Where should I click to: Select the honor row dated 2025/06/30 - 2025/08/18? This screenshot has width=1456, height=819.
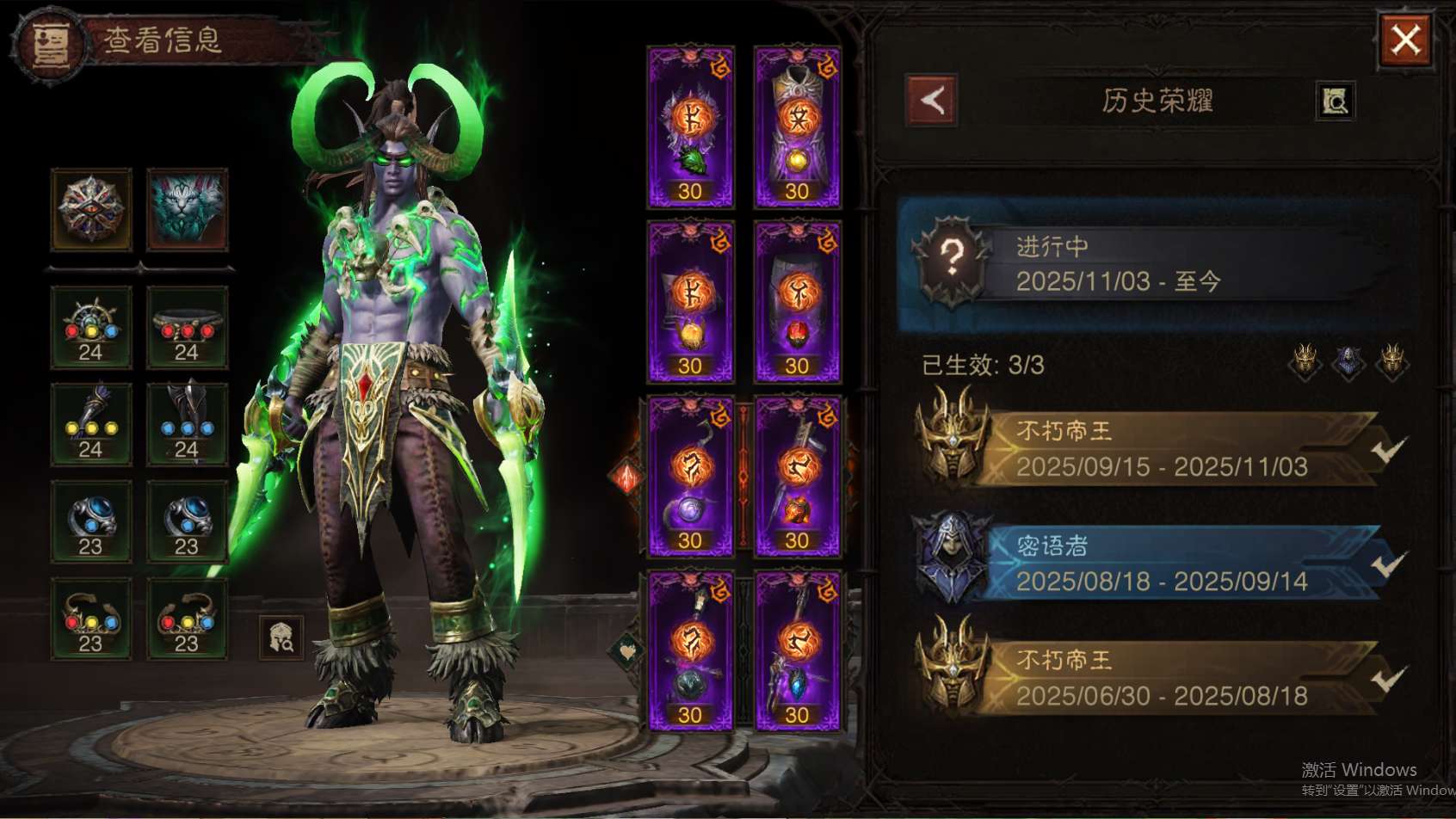[x=1153, y=678]
